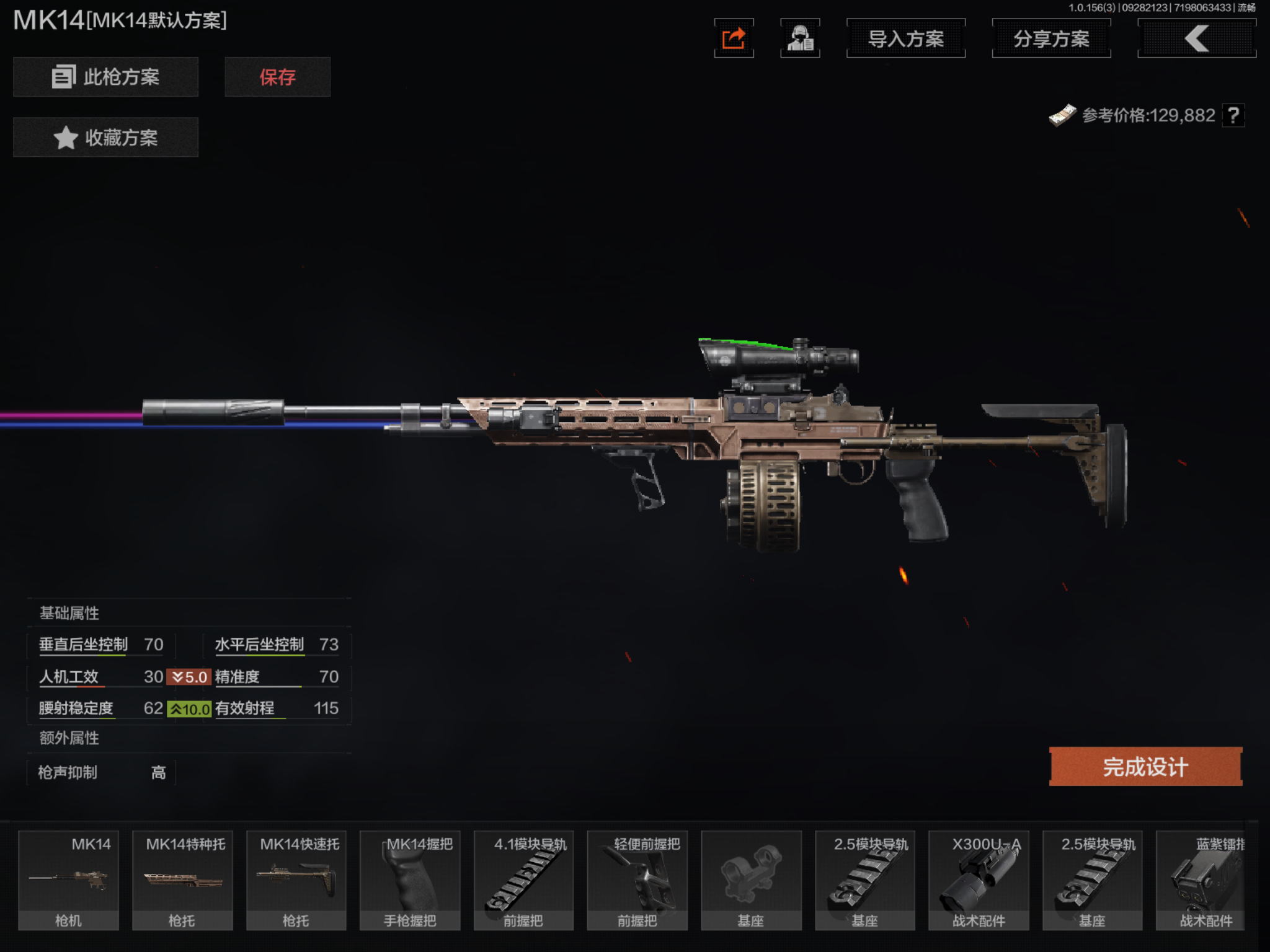
Task: Select the 4.1模块导轨 rail slot
Action: (523, 880)
